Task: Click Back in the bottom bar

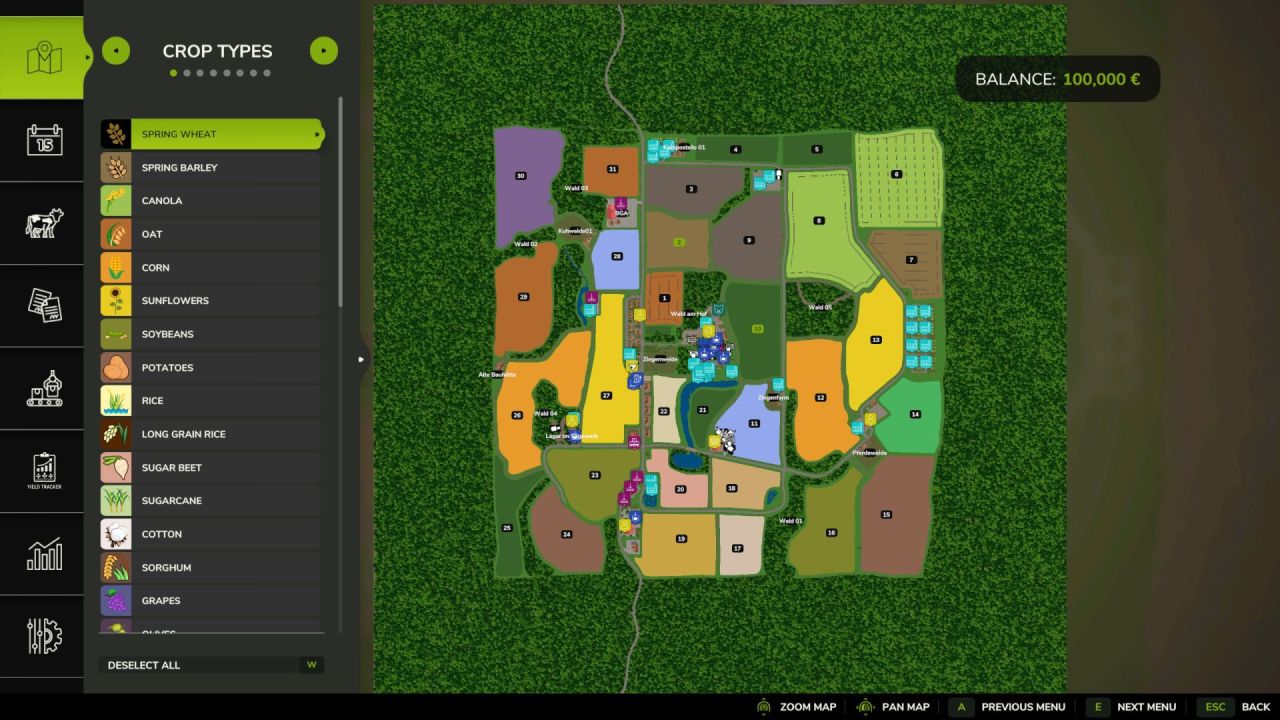Action: tap(1255, 706)
